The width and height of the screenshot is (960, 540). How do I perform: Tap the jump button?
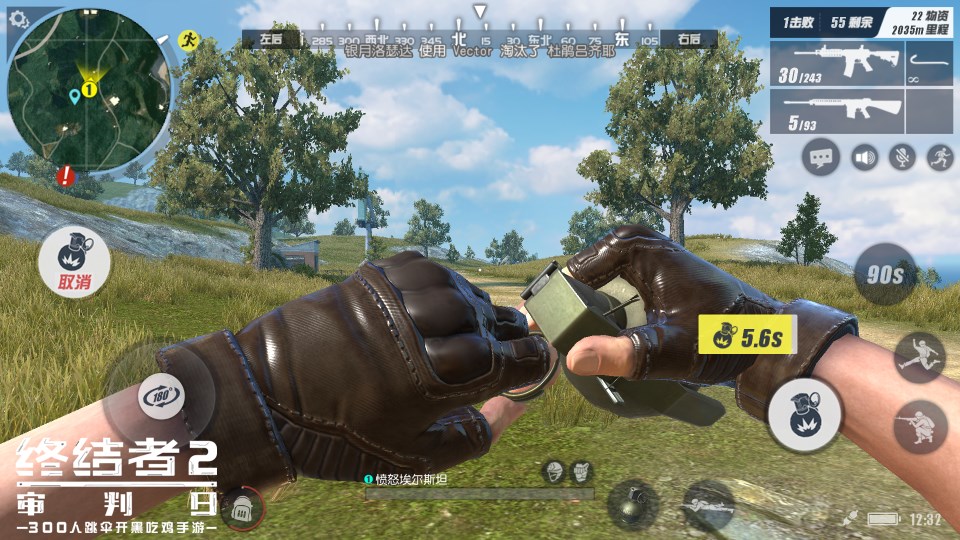(x=919, y=358)
